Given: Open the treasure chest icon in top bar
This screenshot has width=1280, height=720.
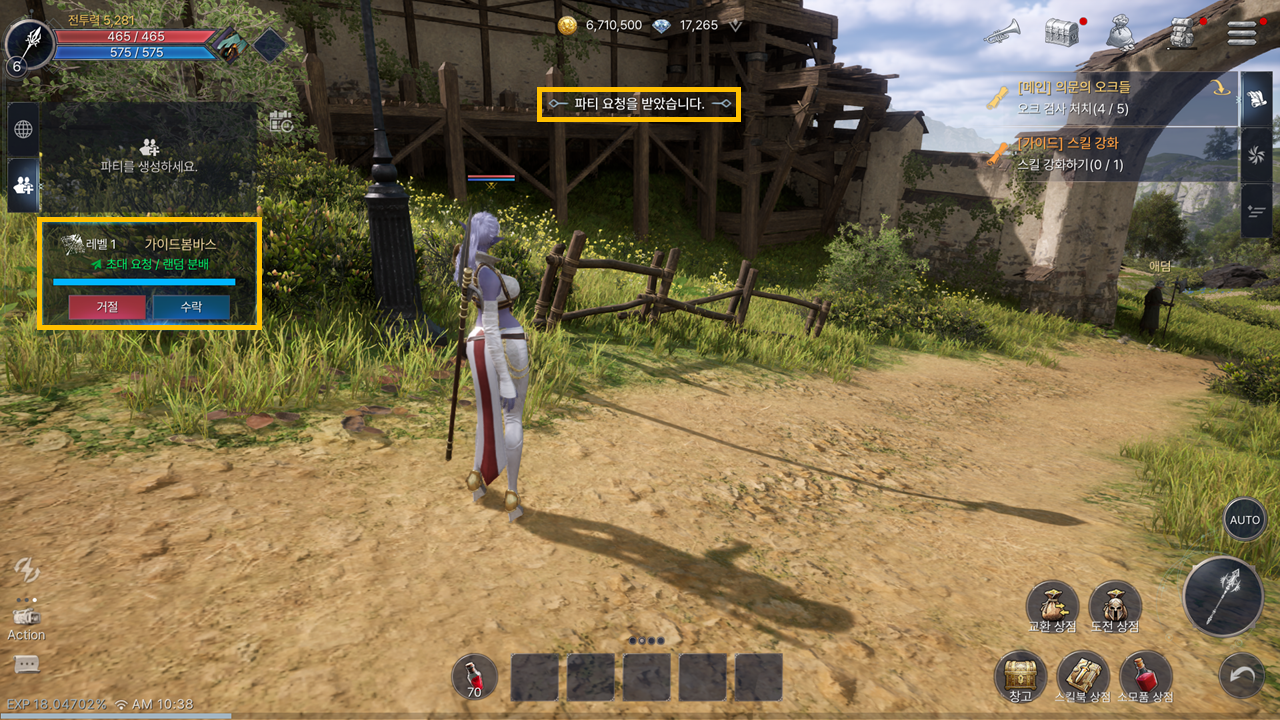Looking at the screenshot, I should click(x=1062, y=32).
